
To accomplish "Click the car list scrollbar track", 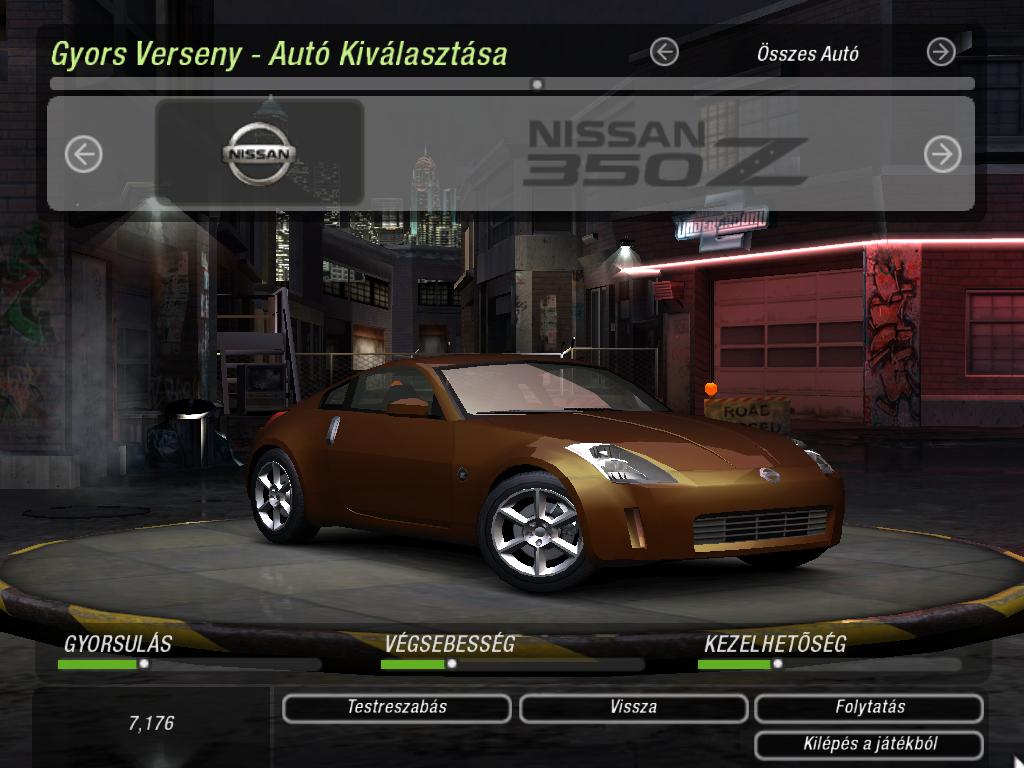I will (x=700, y=85).
